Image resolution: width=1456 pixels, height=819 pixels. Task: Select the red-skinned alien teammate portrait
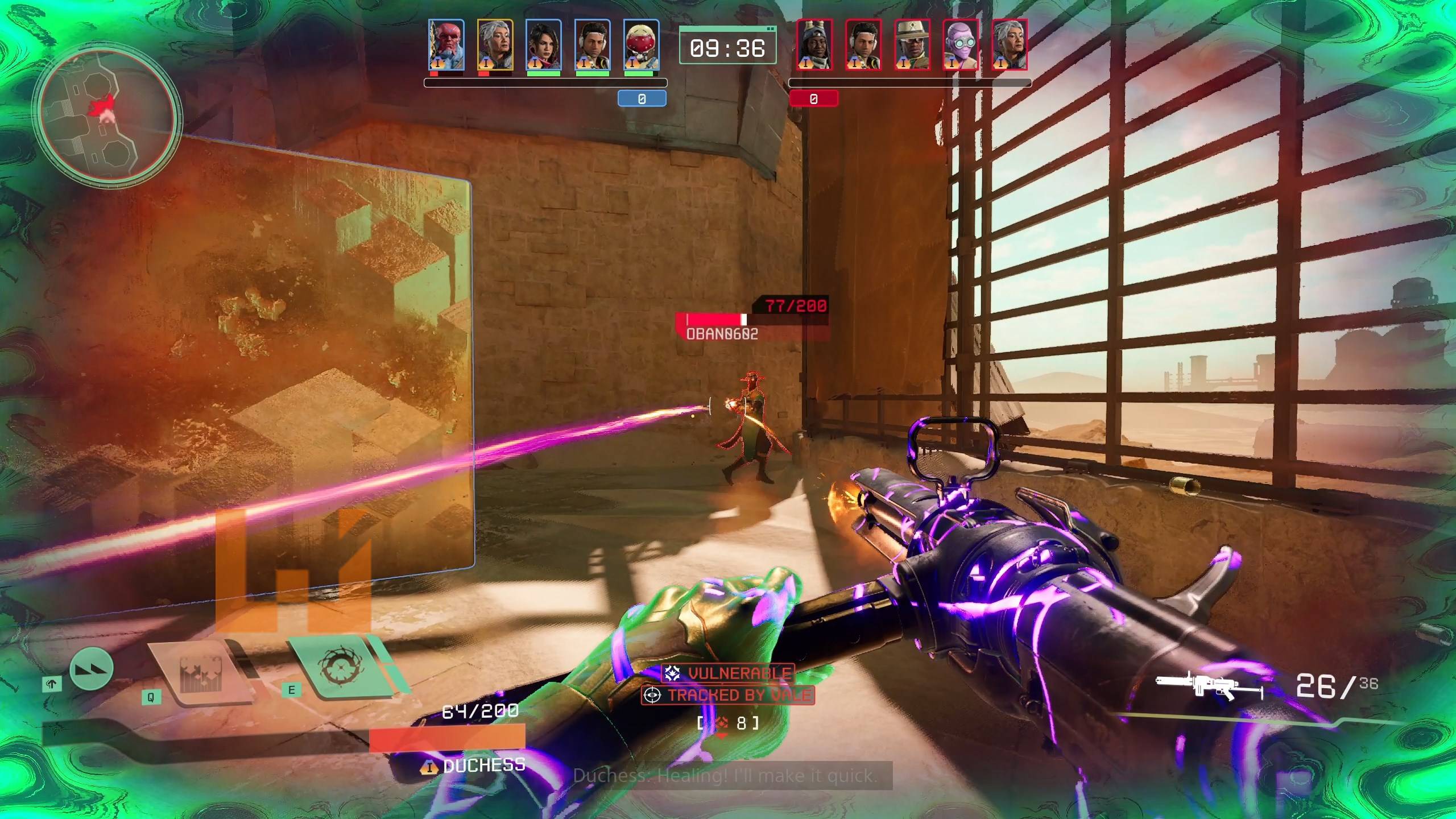tap(446, 44)
